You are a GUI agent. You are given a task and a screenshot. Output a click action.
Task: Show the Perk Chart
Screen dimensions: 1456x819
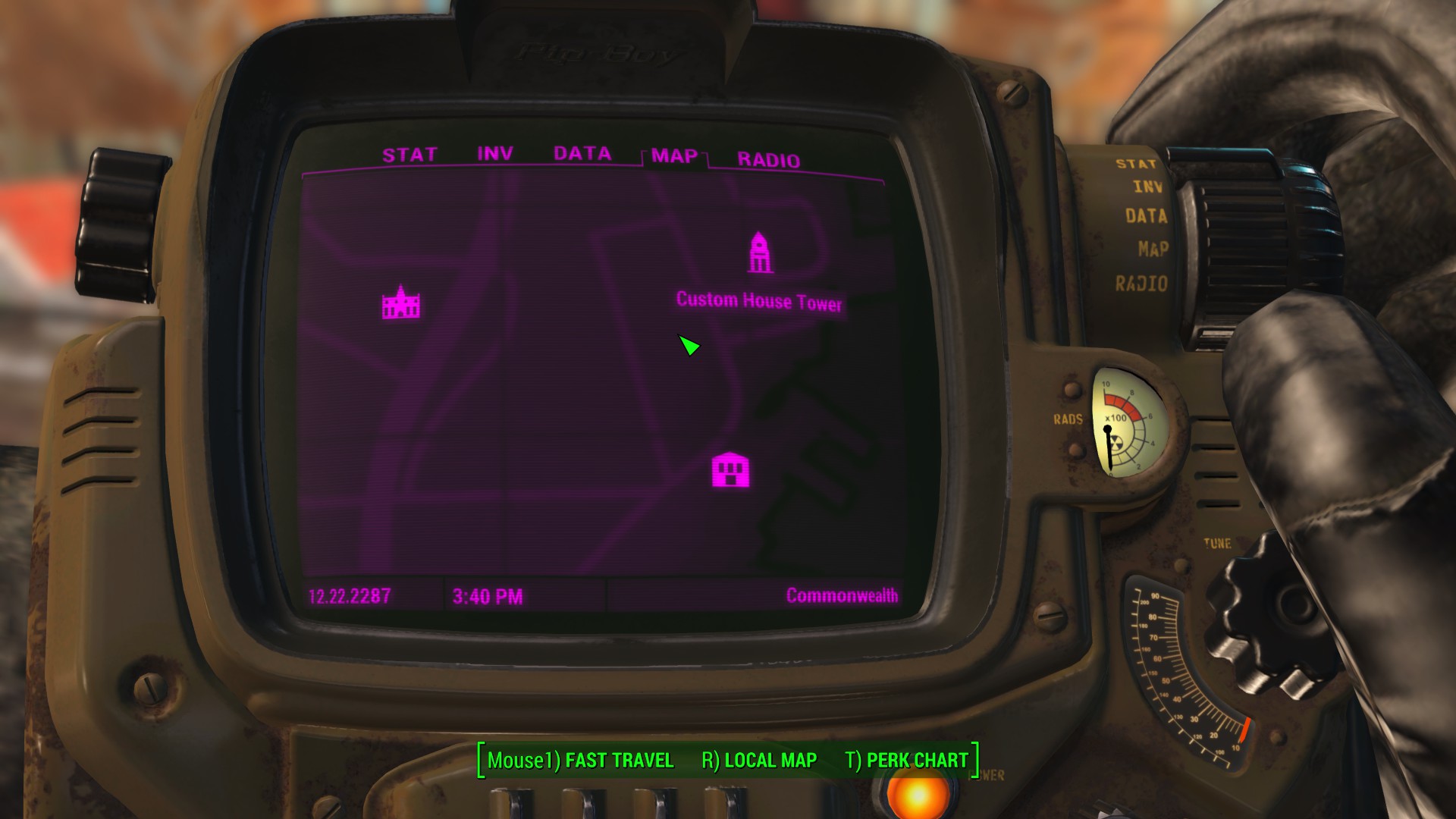pos(906,760)
